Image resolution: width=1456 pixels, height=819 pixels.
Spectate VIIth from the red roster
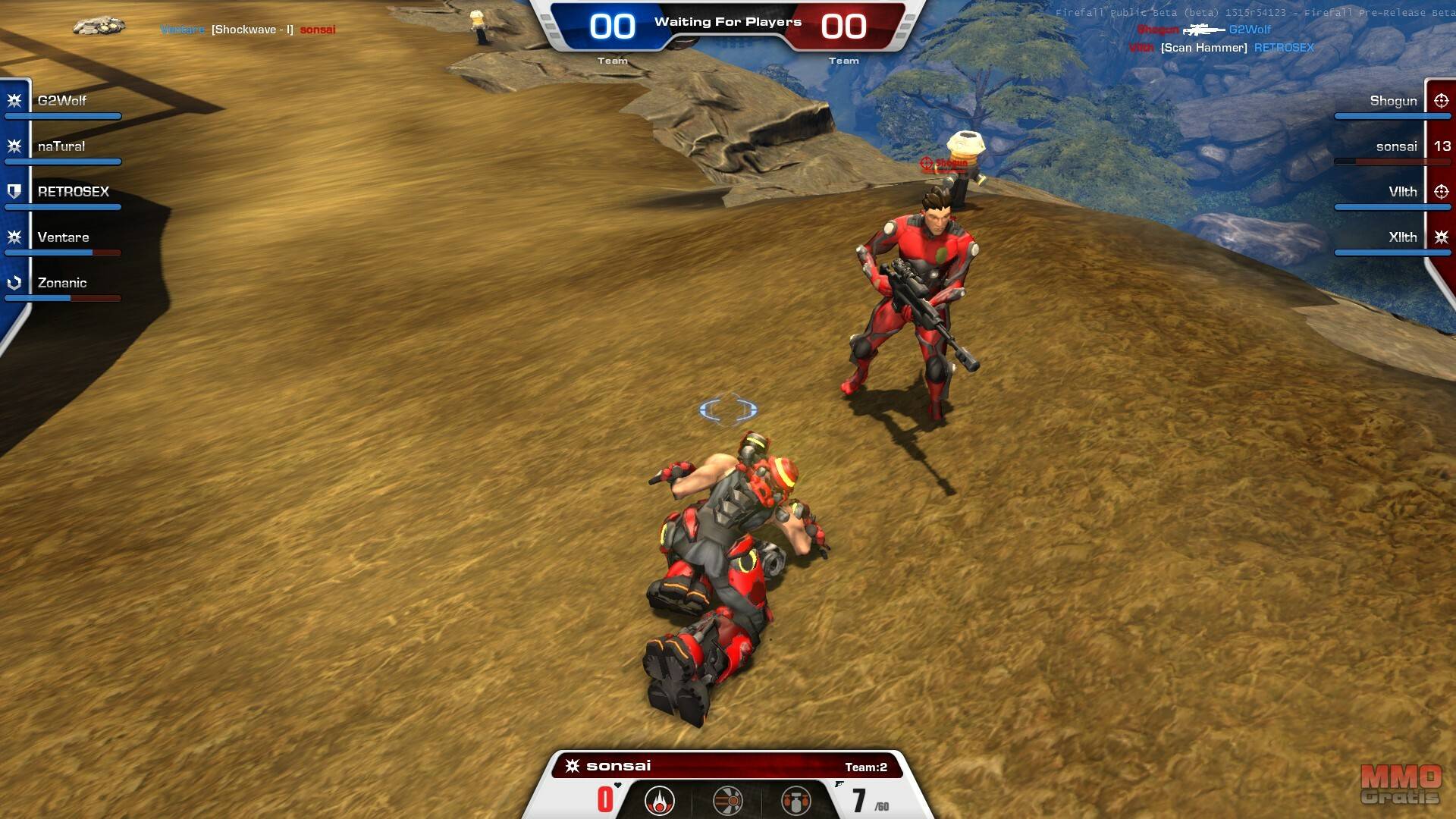1402,192
